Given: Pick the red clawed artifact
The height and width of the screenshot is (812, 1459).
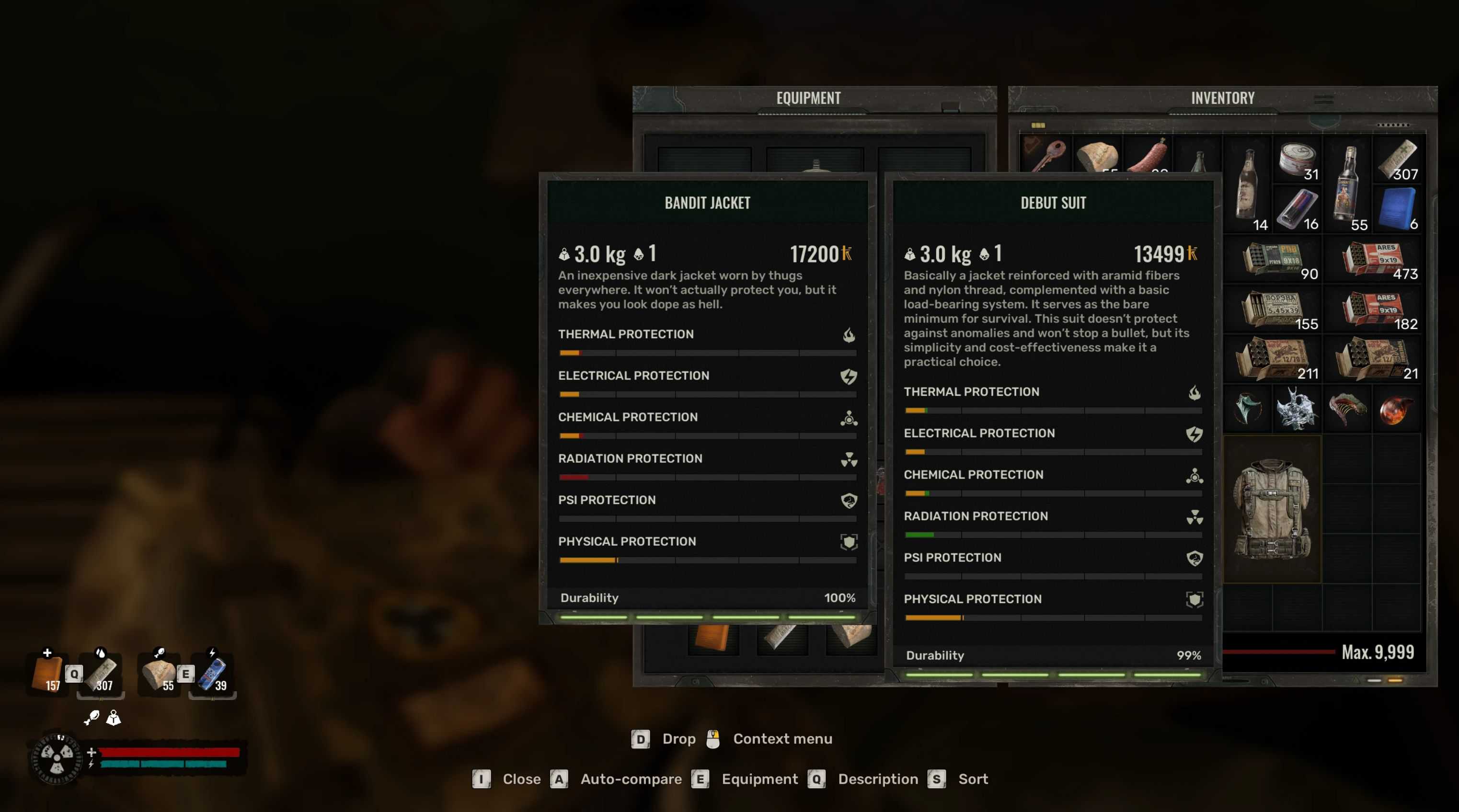Looking at the screenshot, I should coord(1347,408).
